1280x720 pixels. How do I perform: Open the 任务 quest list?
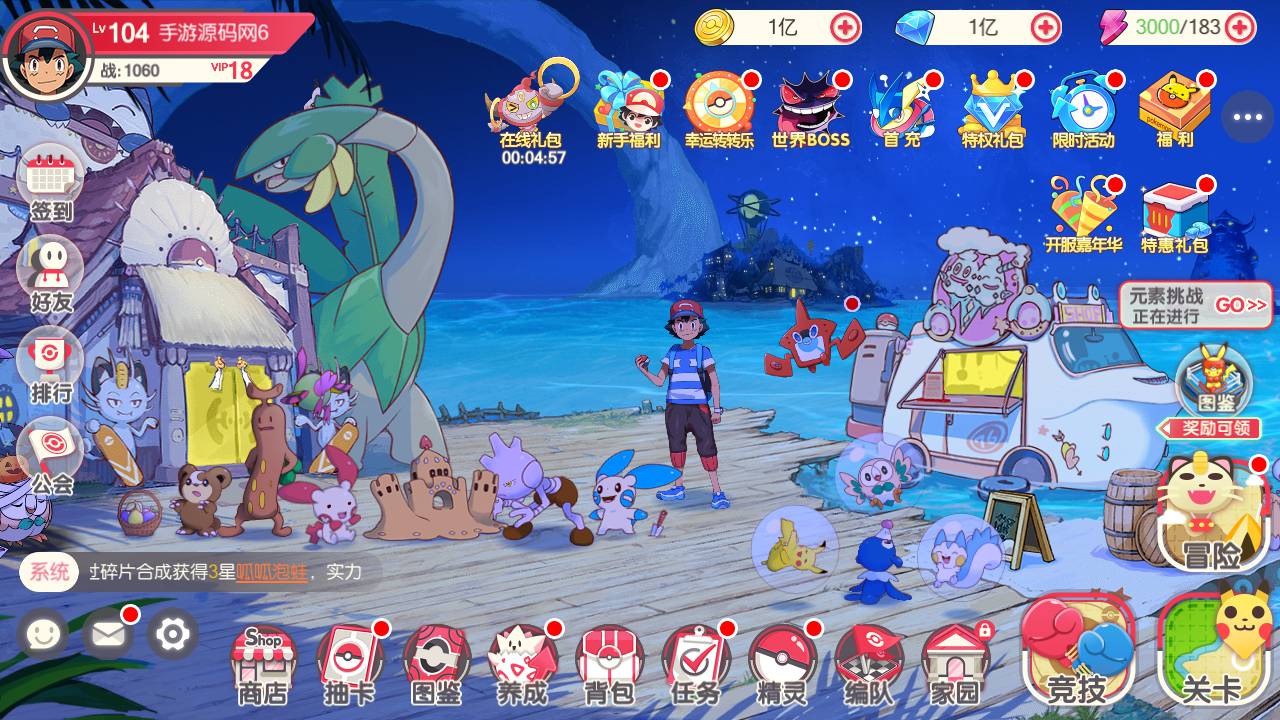pyautogui.click(x=695, y=663)
